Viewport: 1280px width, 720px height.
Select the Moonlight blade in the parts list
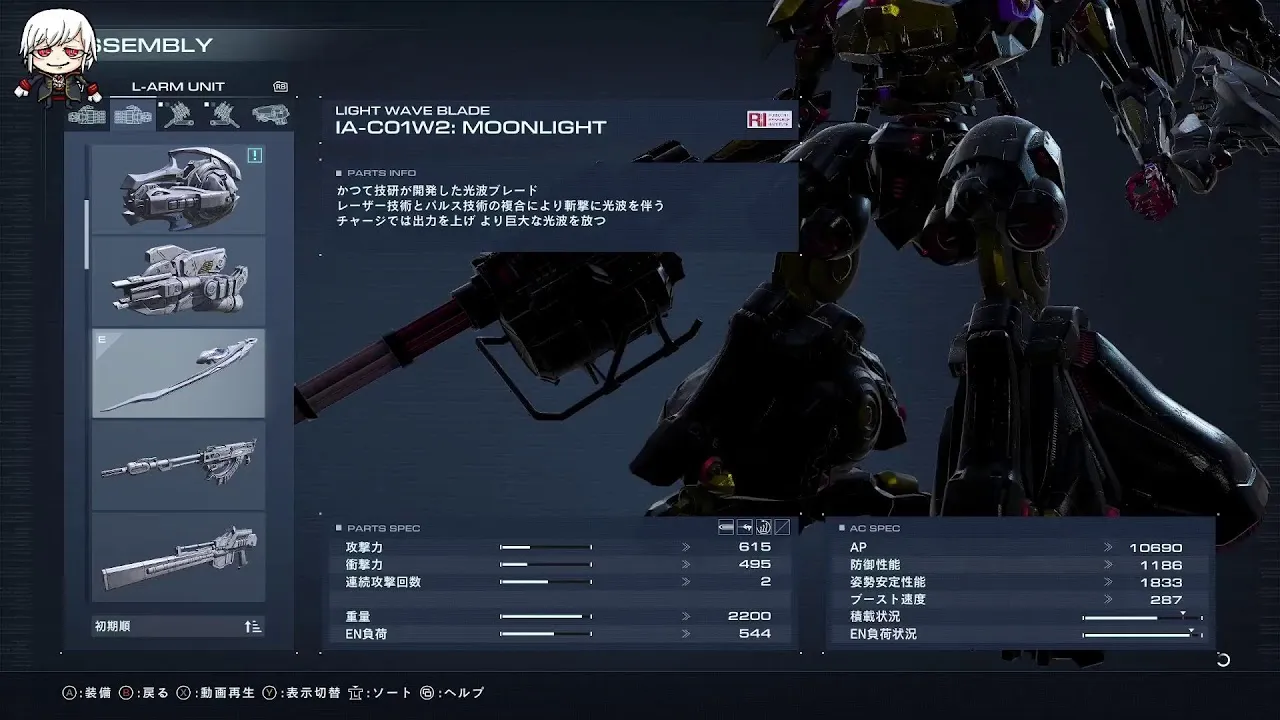[178, 373]
